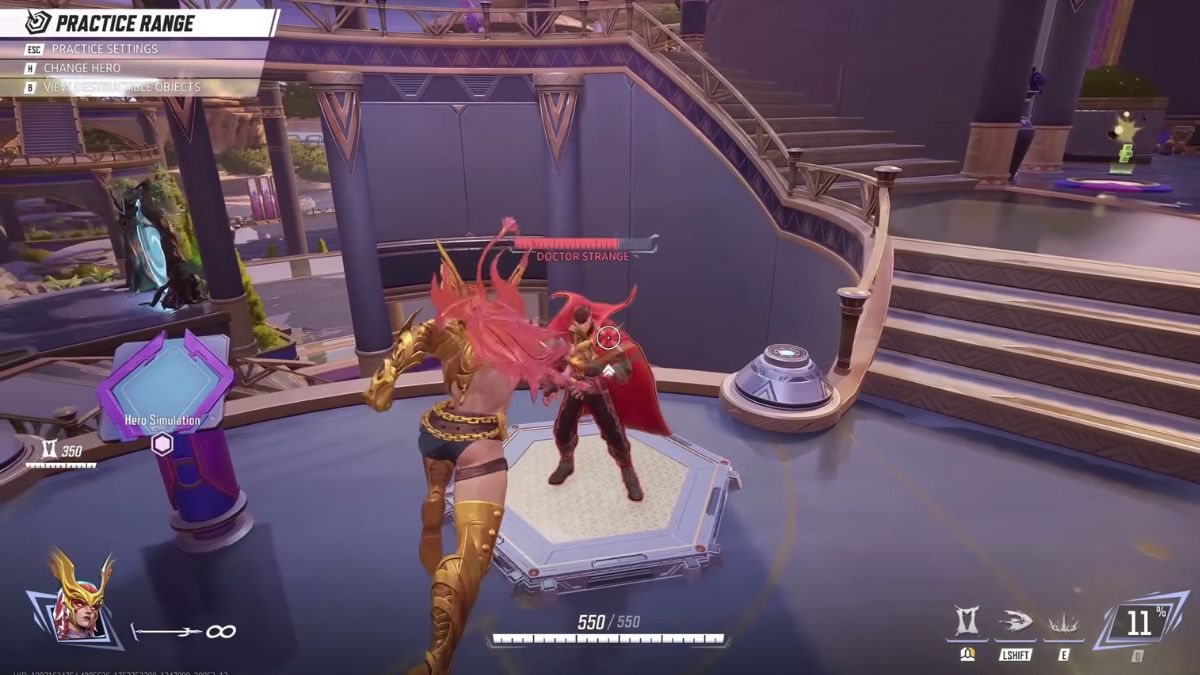The height and width of the screenshot is (675, 1200).
Task: Select View Destructible Objects
Action: click(125, 87)
